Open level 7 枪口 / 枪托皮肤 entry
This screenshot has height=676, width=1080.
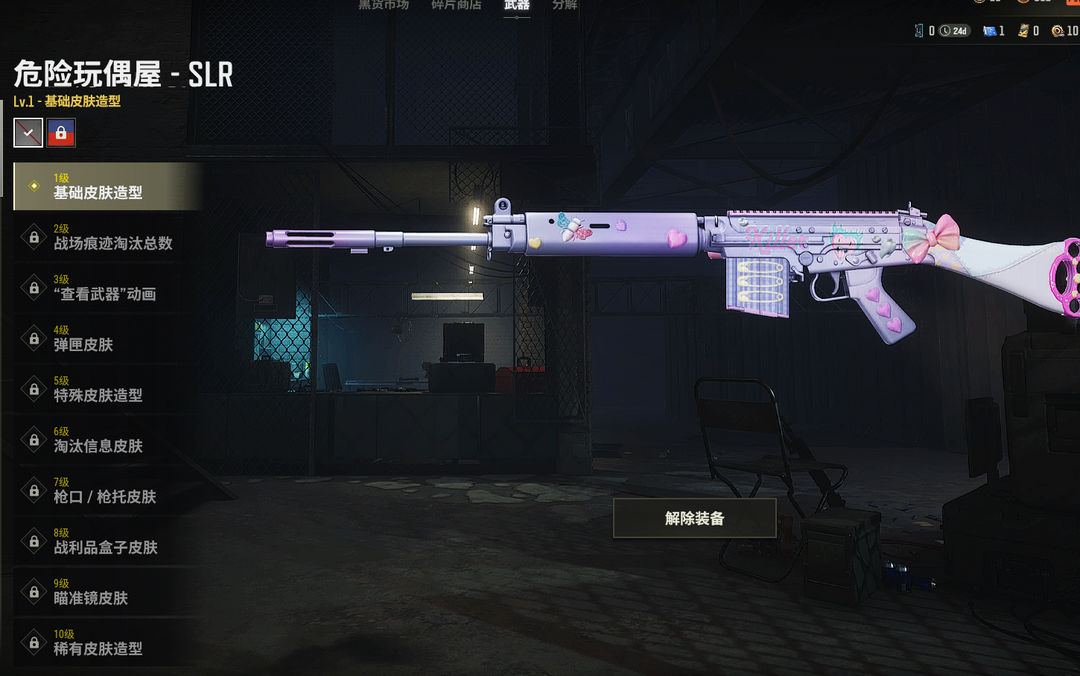point(107,490)
